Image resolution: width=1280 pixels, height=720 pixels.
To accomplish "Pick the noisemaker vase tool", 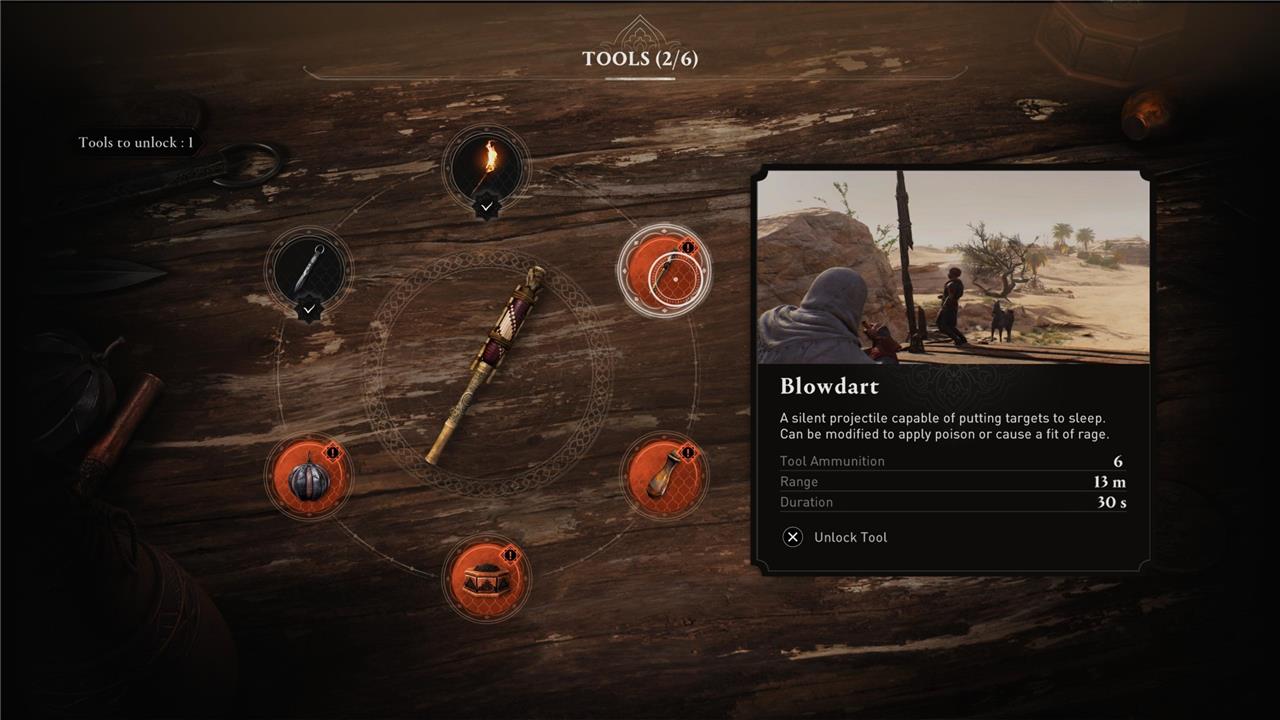I will click(x=663, y=476).
